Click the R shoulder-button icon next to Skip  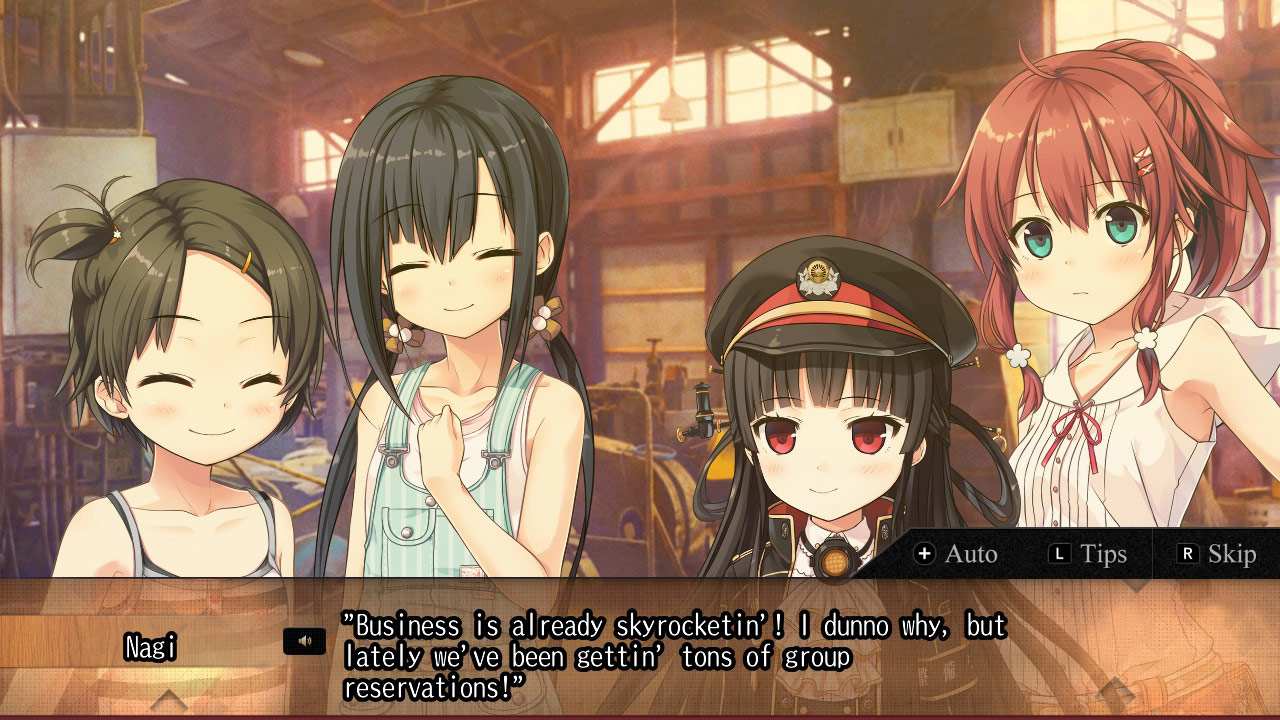1190,555
